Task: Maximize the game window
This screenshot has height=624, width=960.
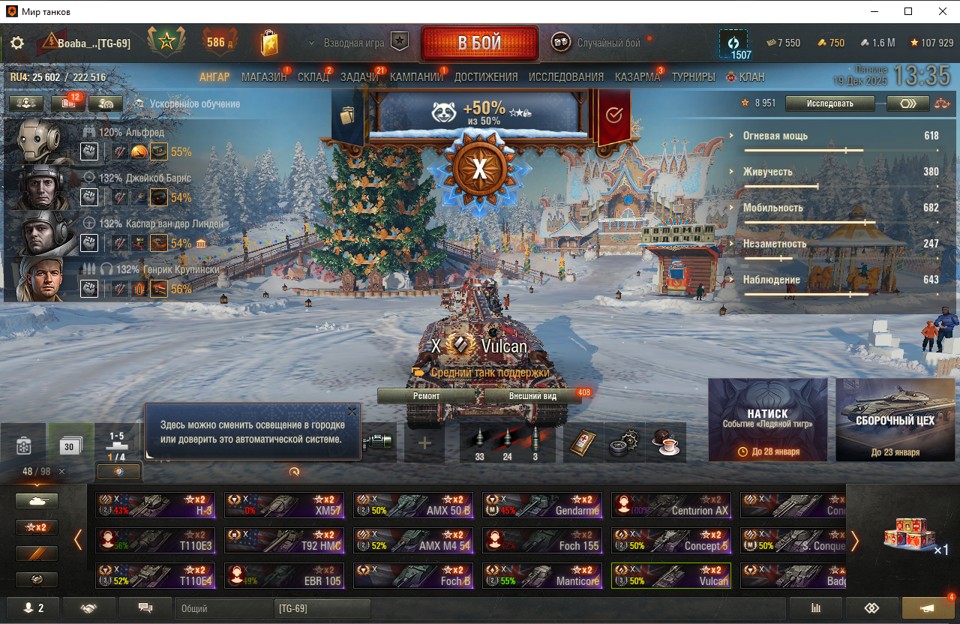Action: [908, 11]
